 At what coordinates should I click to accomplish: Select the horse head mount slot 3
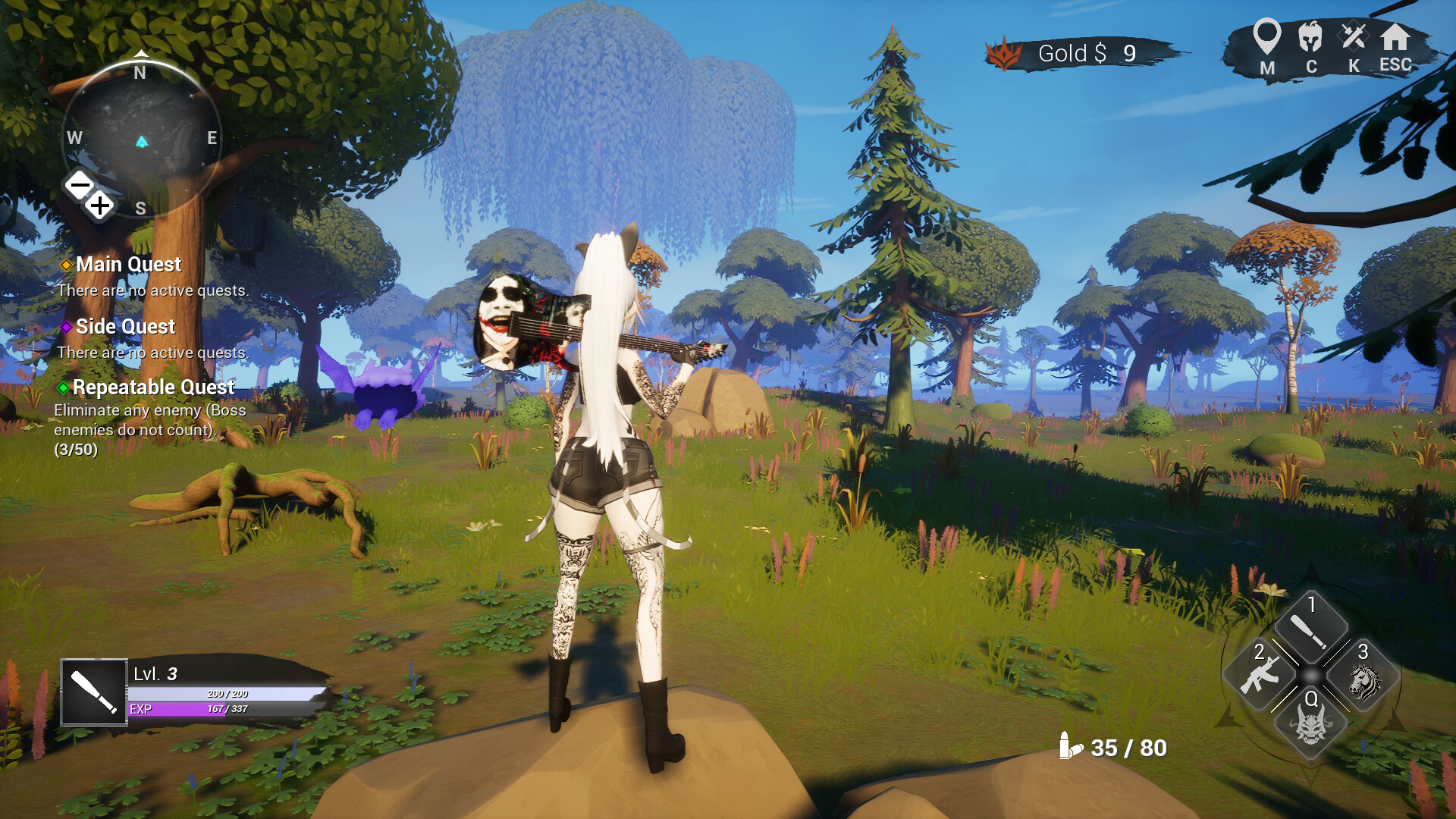coord(1363,680)
